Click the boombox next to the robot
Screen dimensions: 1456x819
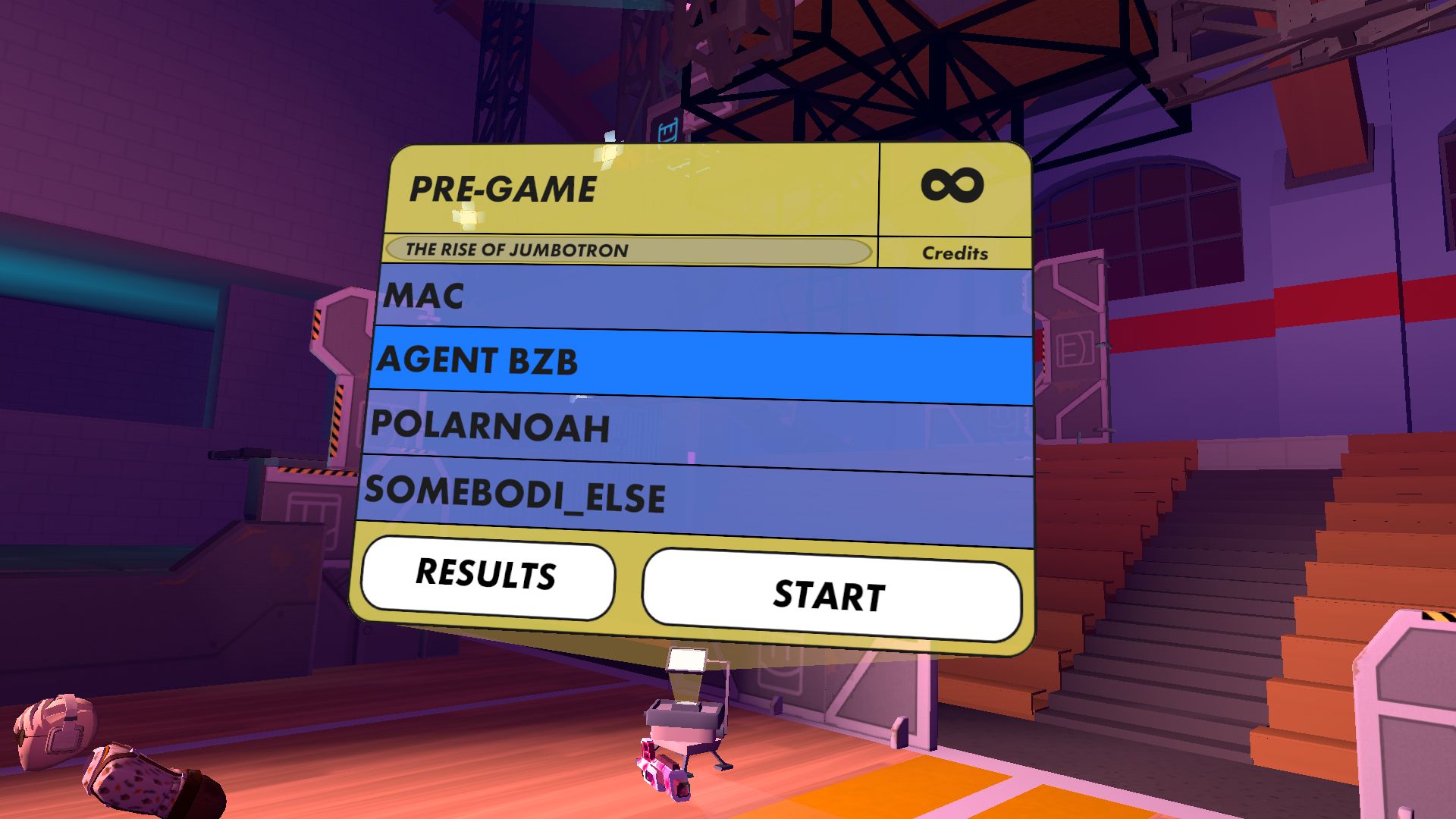[661, 773]
